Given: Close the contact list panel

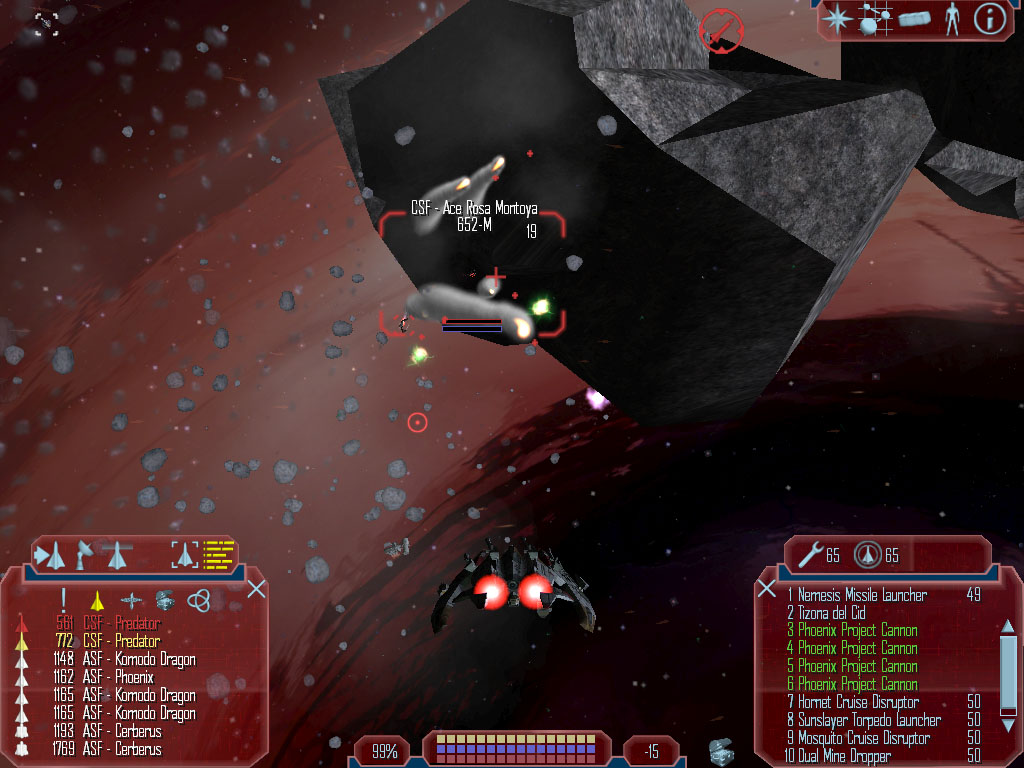Looking at the screenshot, I should tap(256, 588).
